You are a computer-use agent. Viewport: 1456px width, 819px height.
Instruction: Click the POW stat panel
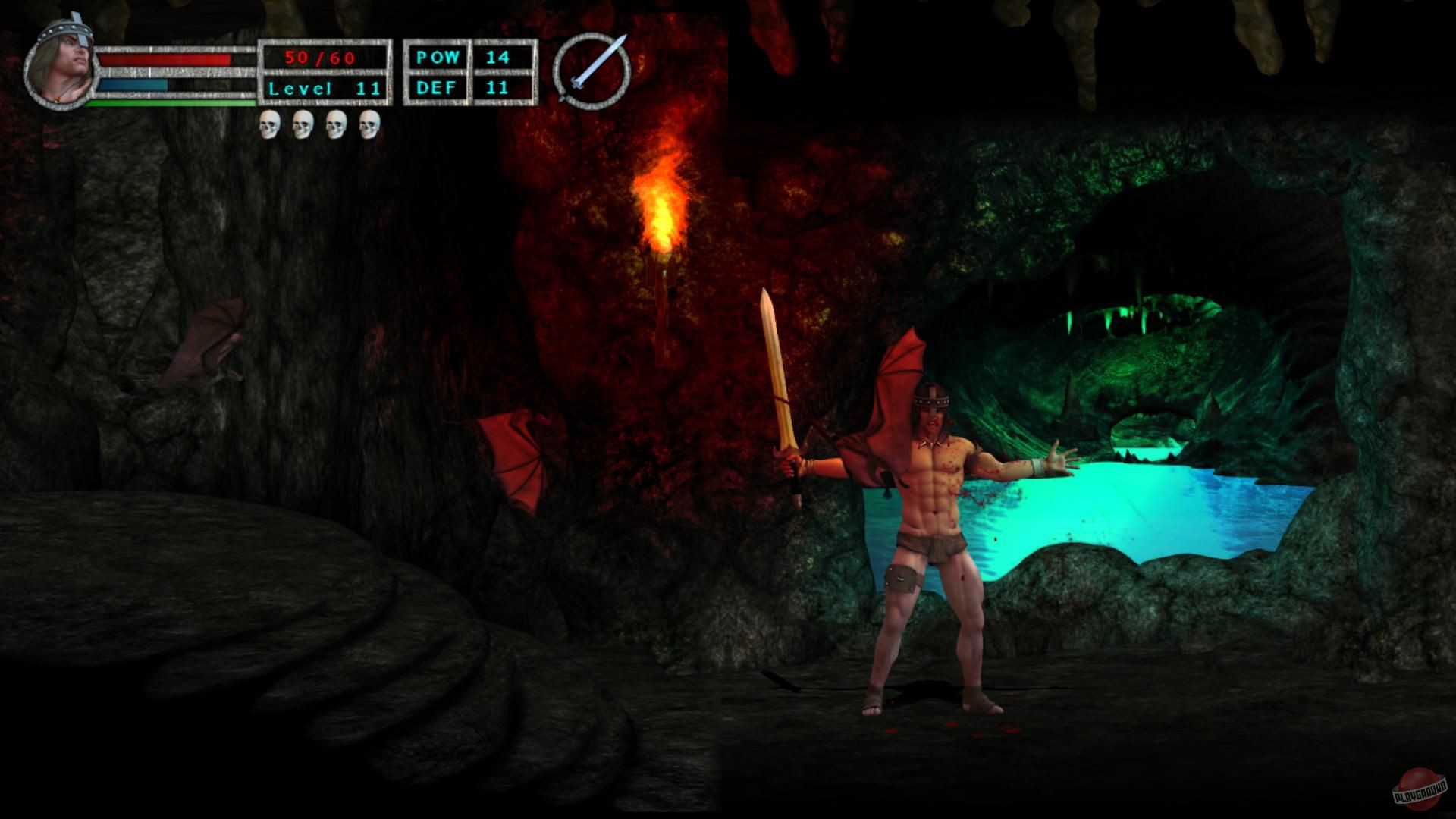440,55
